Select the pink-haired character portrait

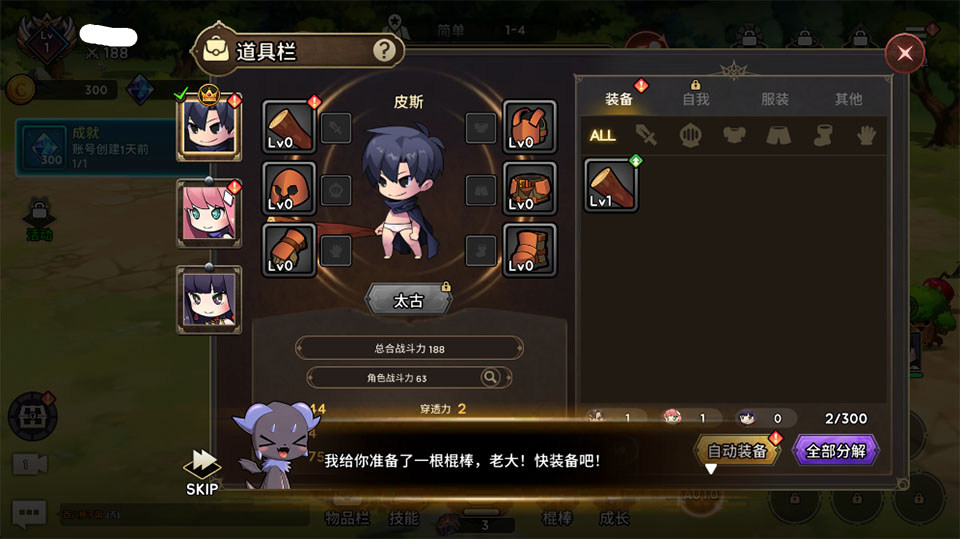208,213
